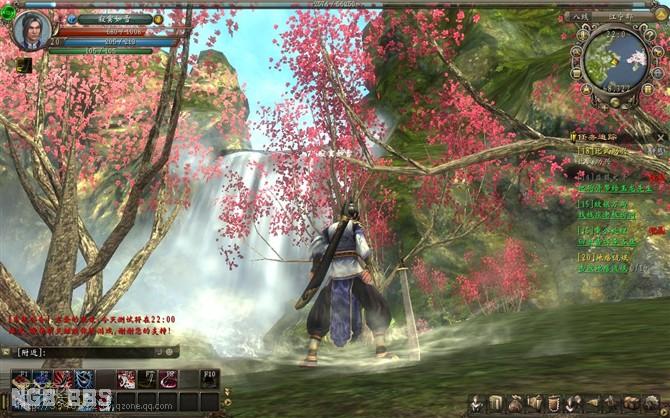Image resolution: width=670 pixels, height=418 pixels.
Task: Open the shield-shaped menu icon
Action: pos(552,402)
